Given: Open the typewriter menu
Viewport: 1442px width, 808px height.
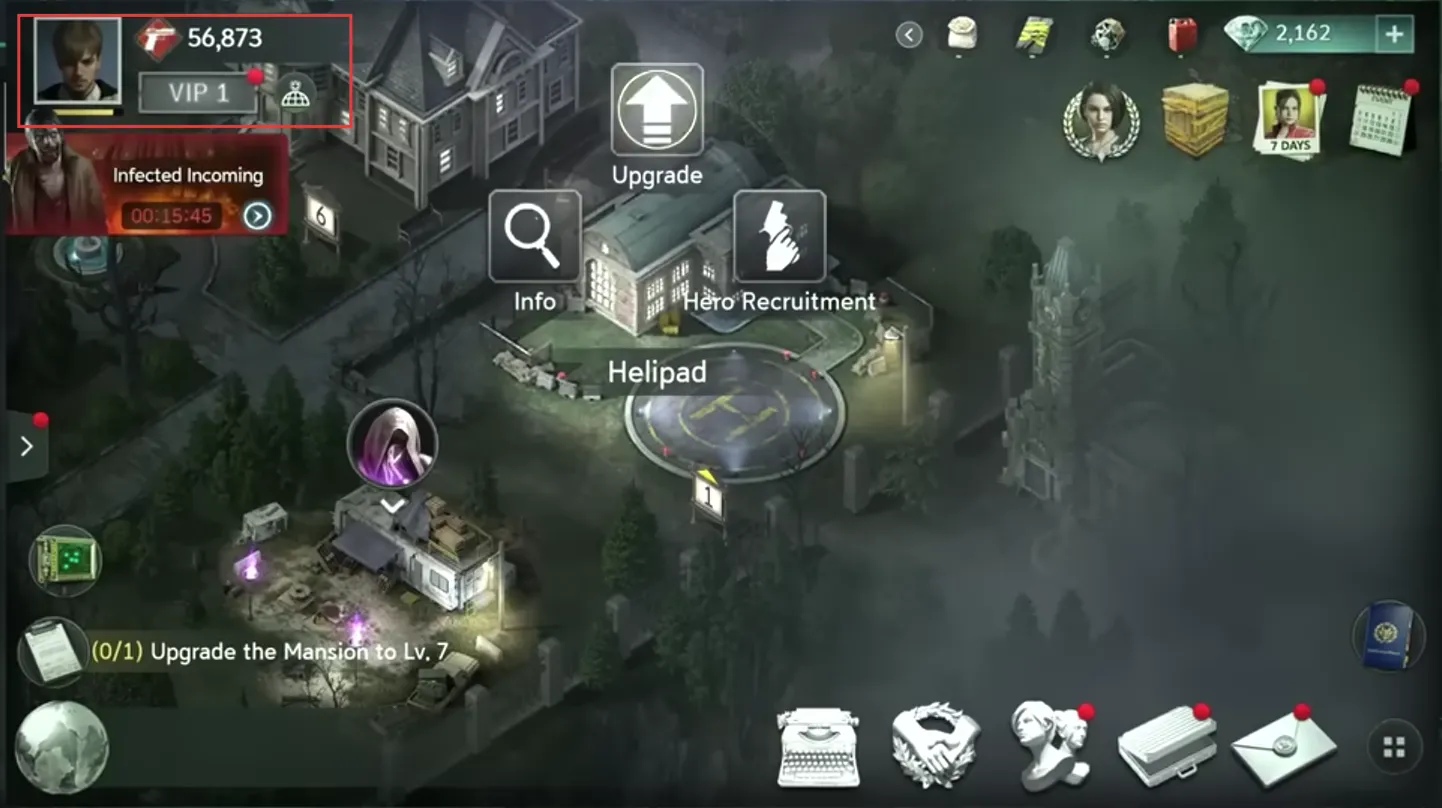Looking at the screenshot, I should [819, 746].
